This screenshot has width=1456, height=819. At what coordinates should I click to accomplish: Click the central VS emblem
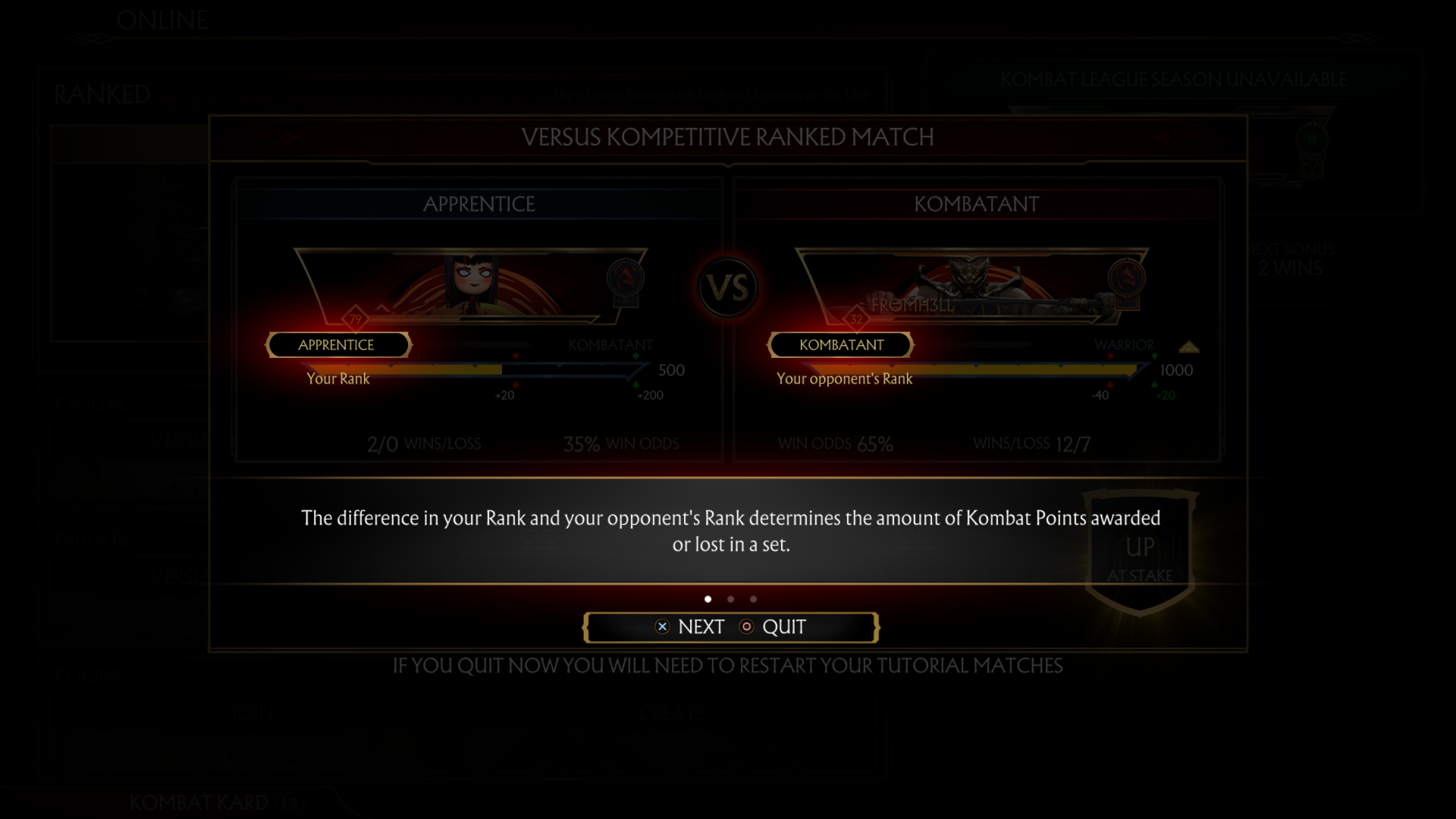(728, 287)
